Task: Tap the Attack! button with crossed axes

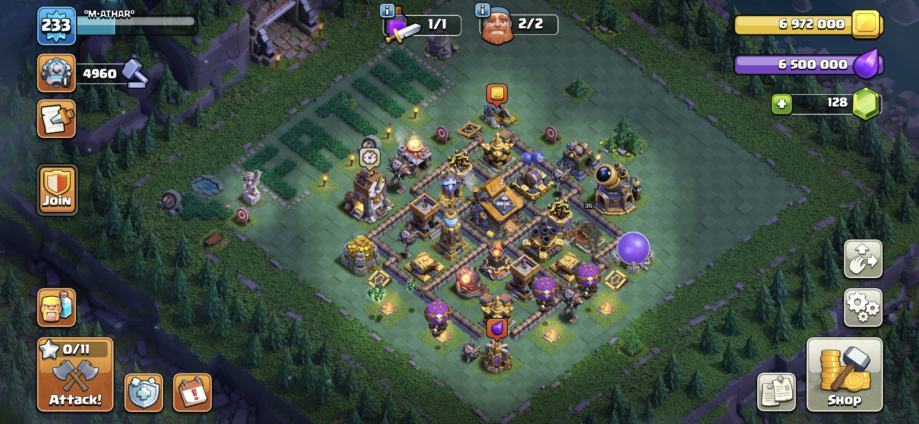Action: click(75, 375)
